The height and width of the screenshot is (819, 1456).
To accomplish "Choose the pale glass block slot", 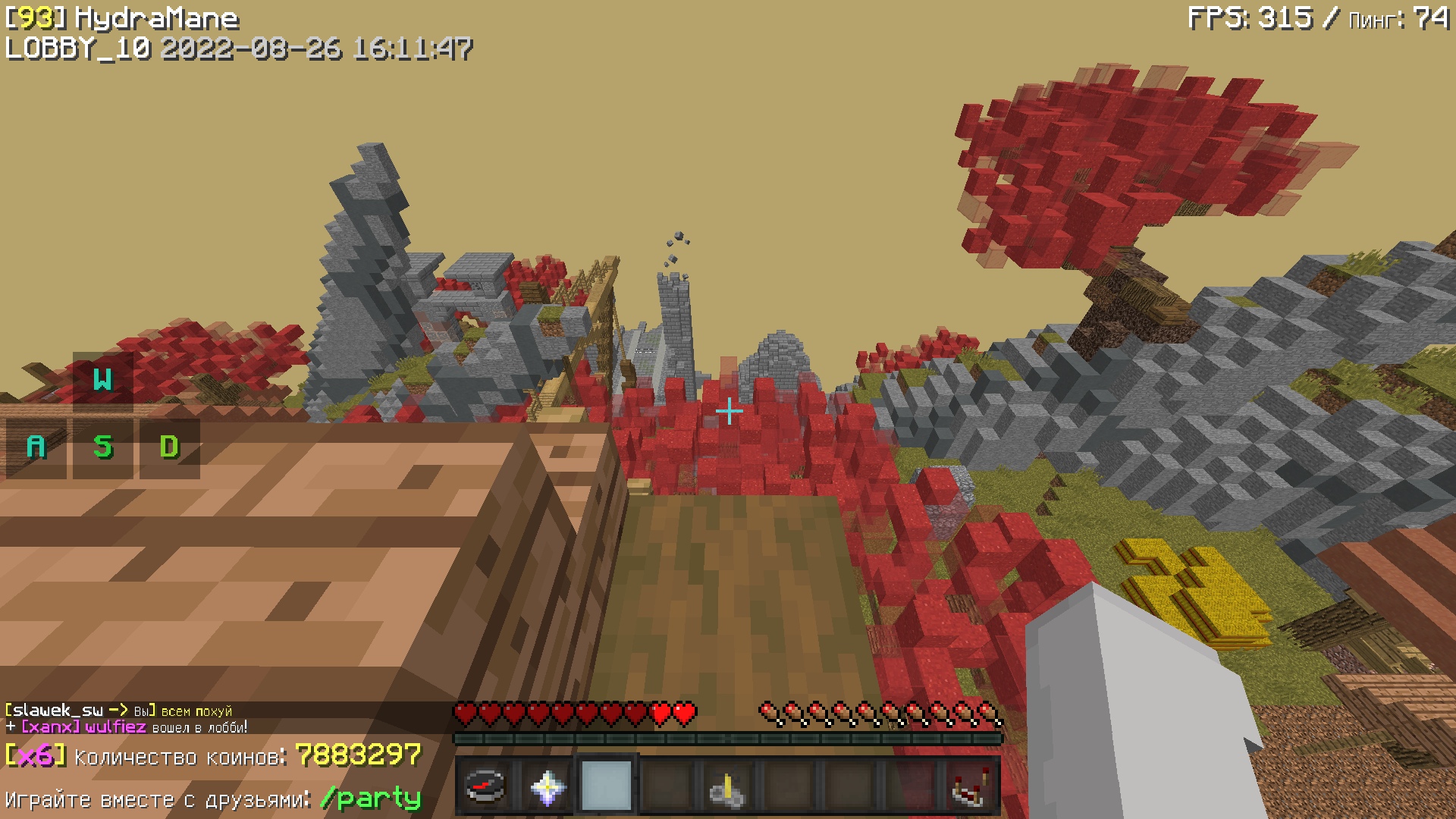I will (x=607, y=786).
